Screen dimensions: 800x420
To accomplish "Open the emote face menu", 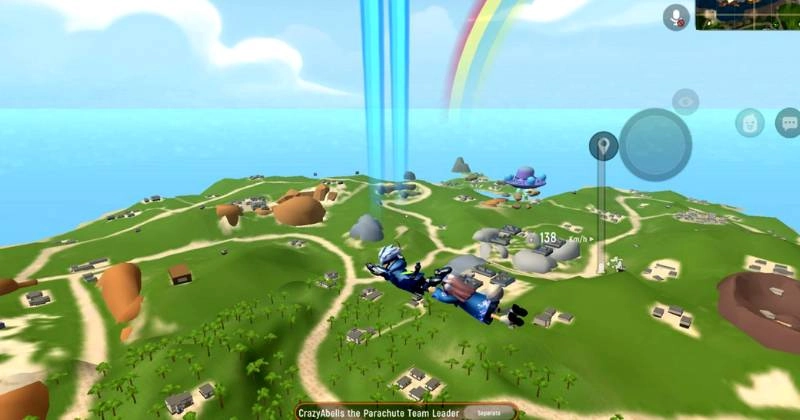I will (x=749, y=123).
